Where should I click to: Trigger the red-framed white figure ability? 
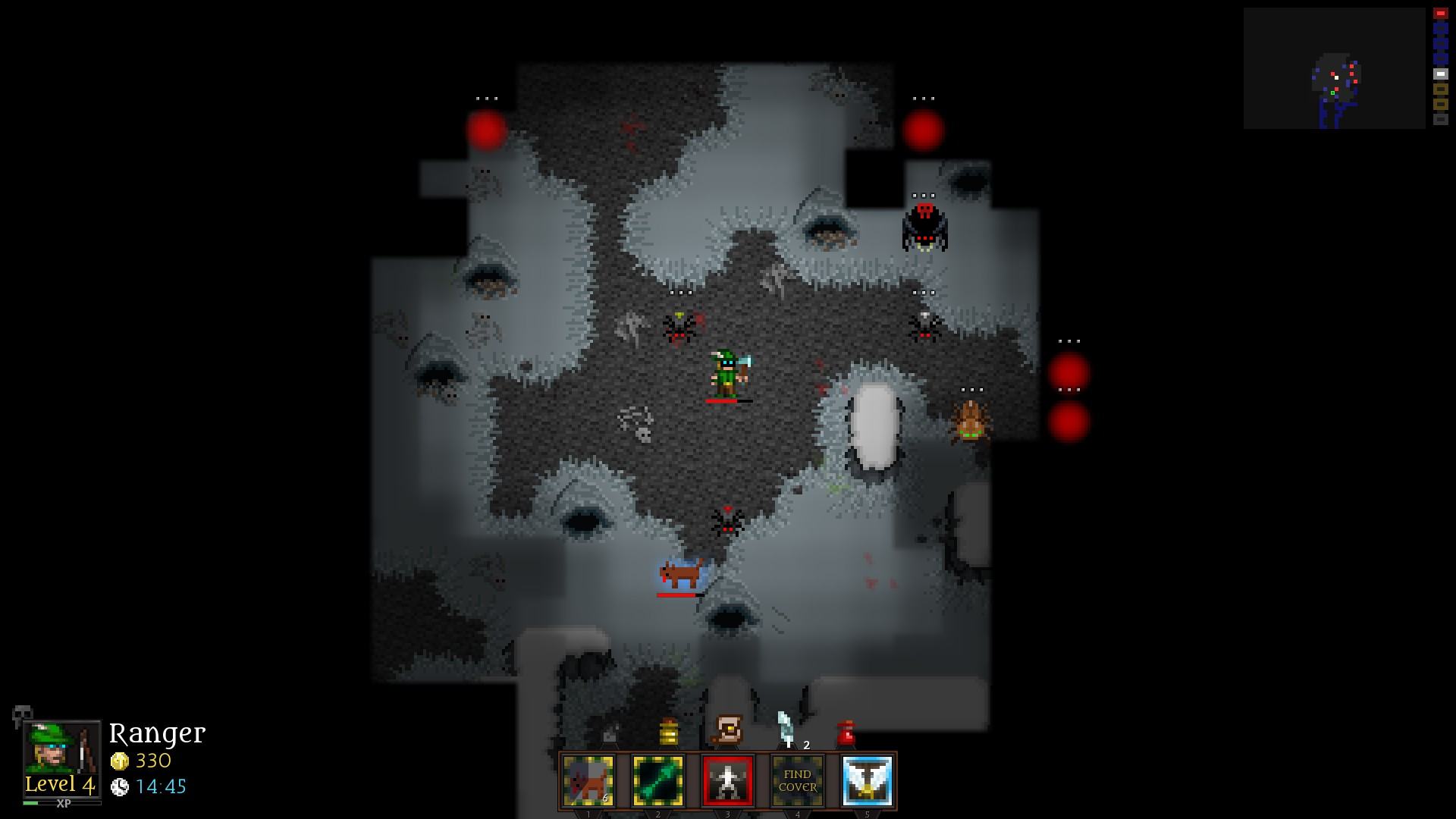[728, 780]
